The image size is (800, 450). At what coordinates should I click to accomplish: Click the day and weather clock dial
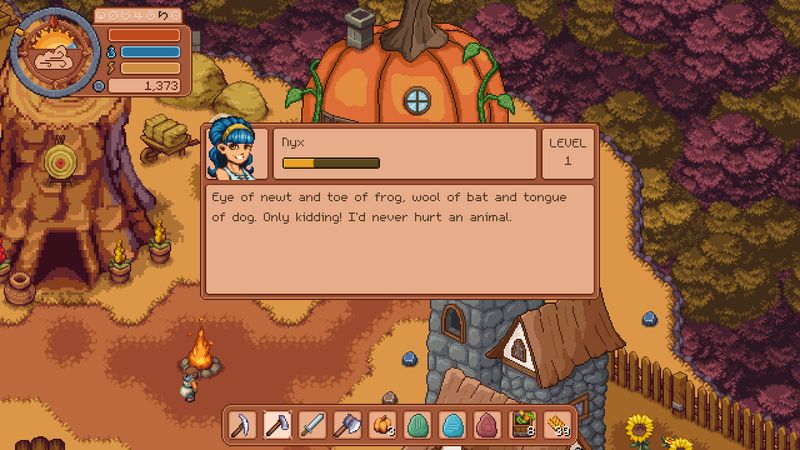[x=52, y=52]
